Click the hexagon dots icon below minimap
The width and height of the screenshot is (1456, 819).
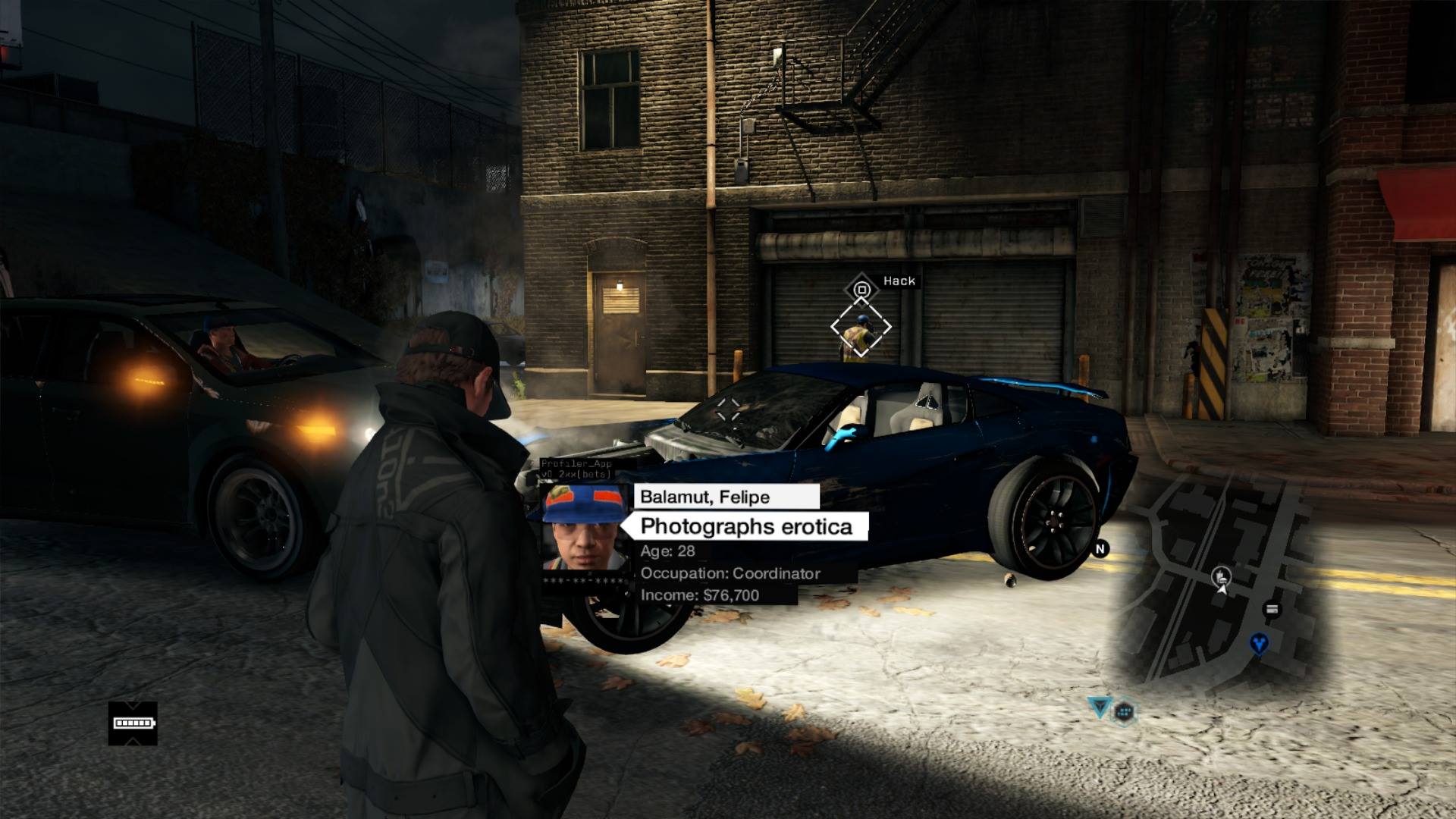[x=1124, y=711]
